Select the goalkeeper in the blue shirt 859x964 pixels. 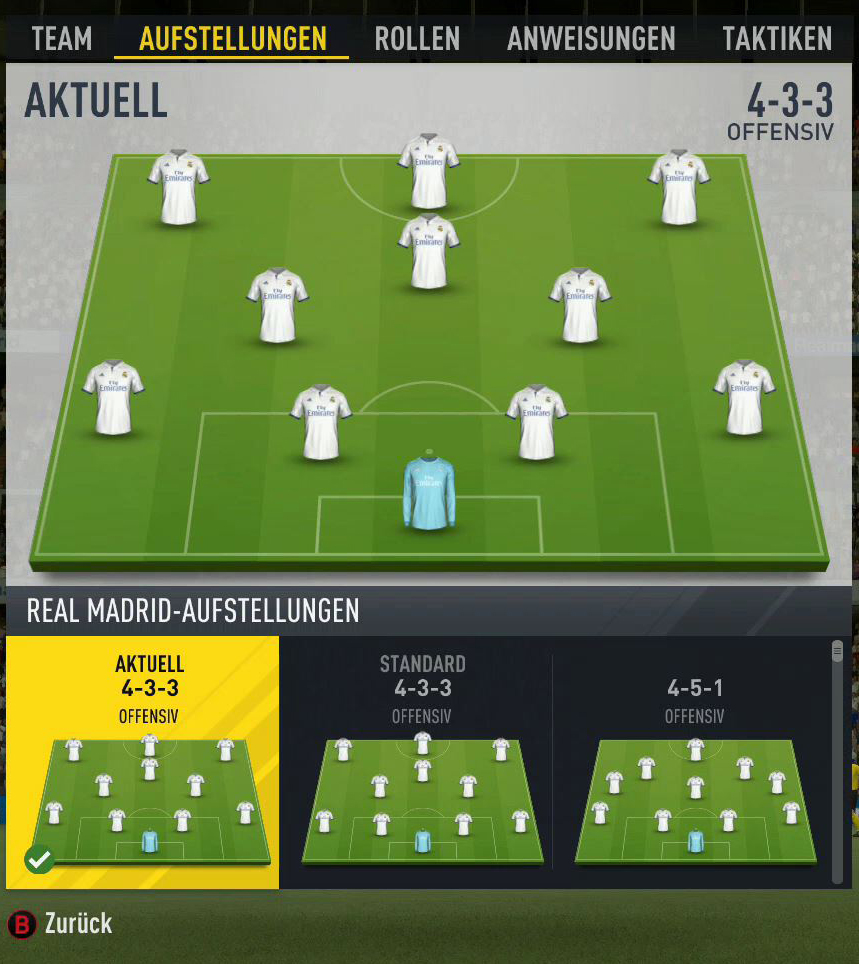point(429,492)
